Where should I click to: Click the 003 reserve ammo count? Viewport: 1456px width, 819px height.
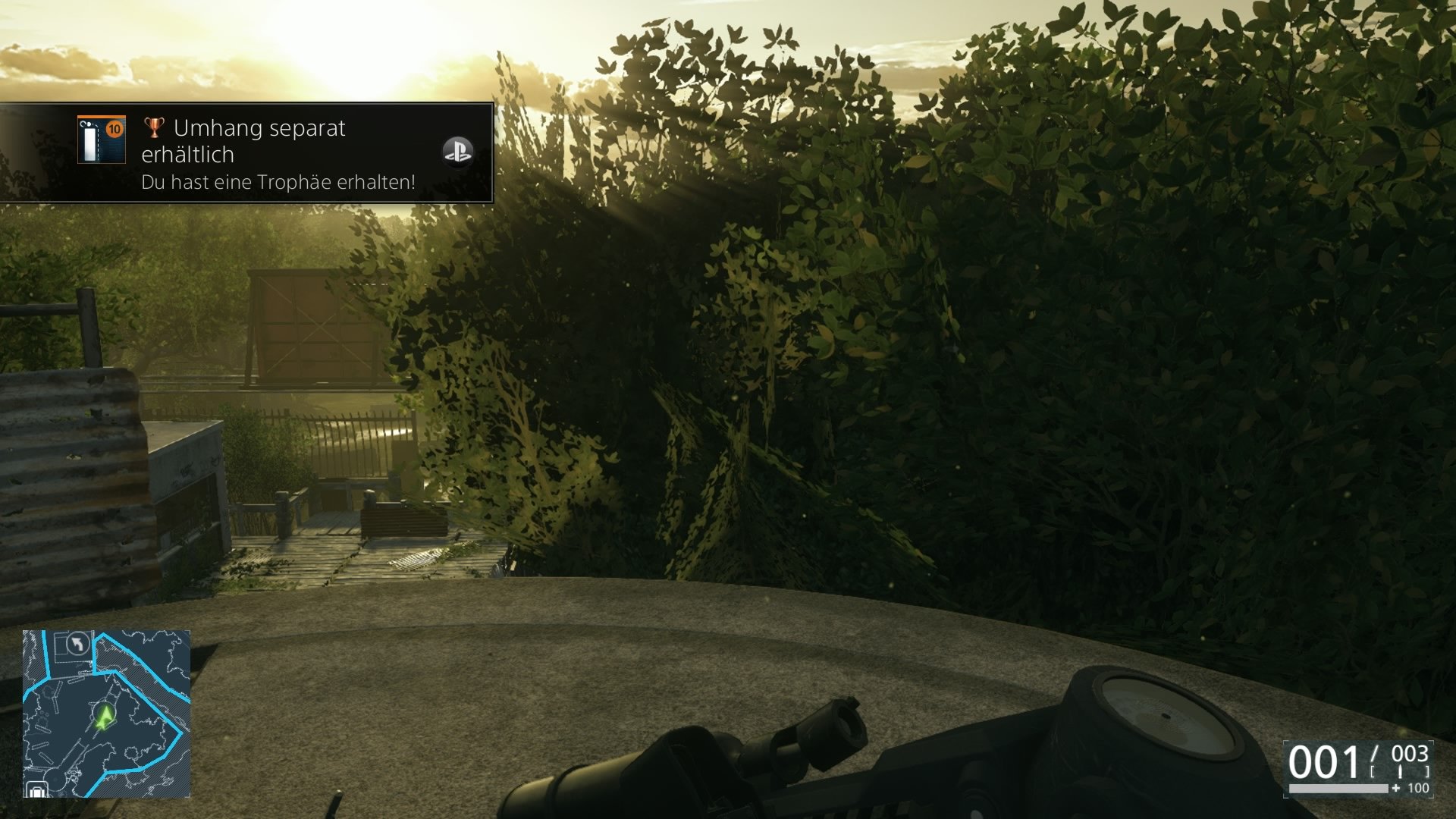pyautogui.click(x=1411, y=754)
